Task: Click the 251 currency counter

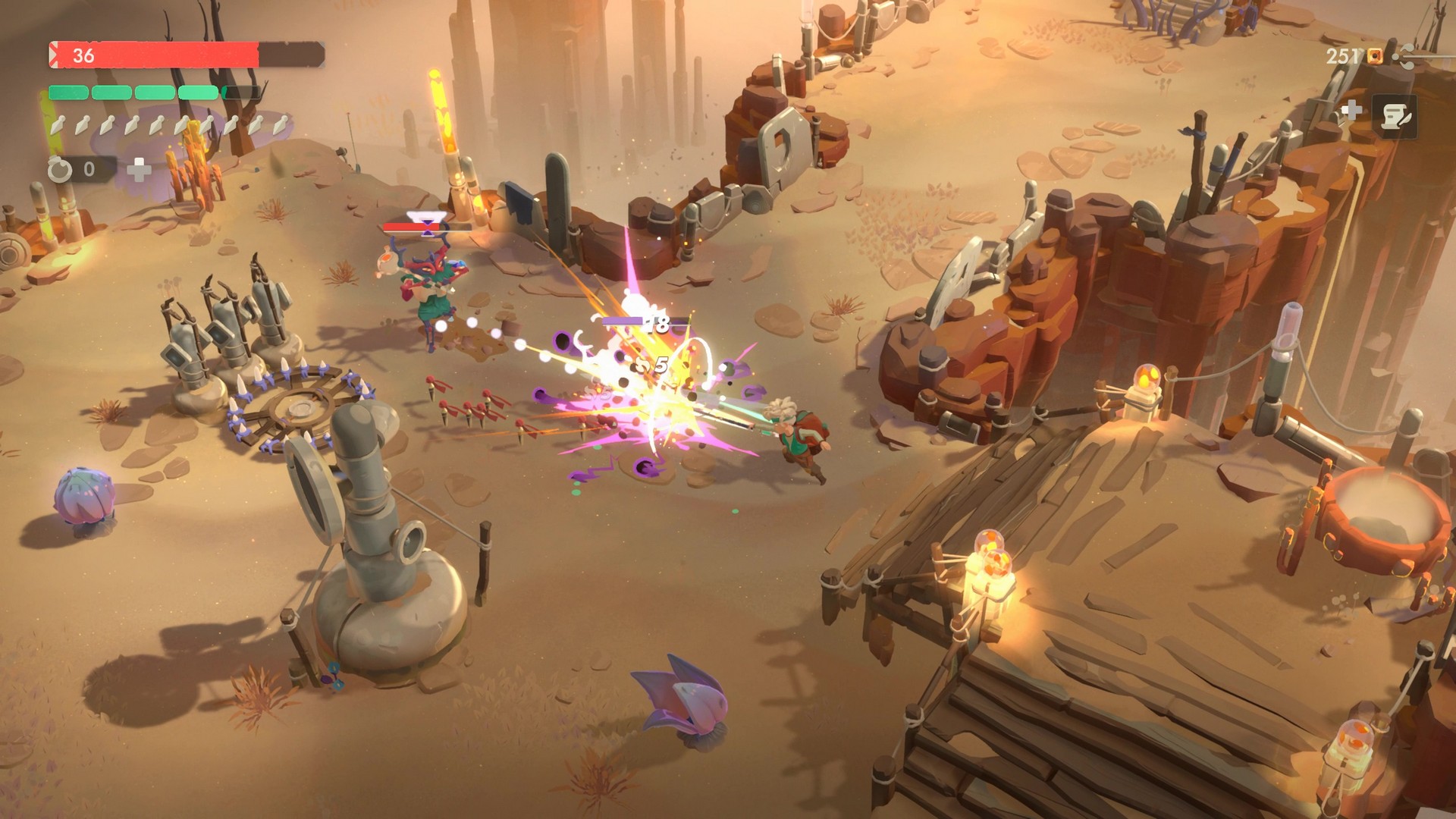Action: tap(1343, 56)
